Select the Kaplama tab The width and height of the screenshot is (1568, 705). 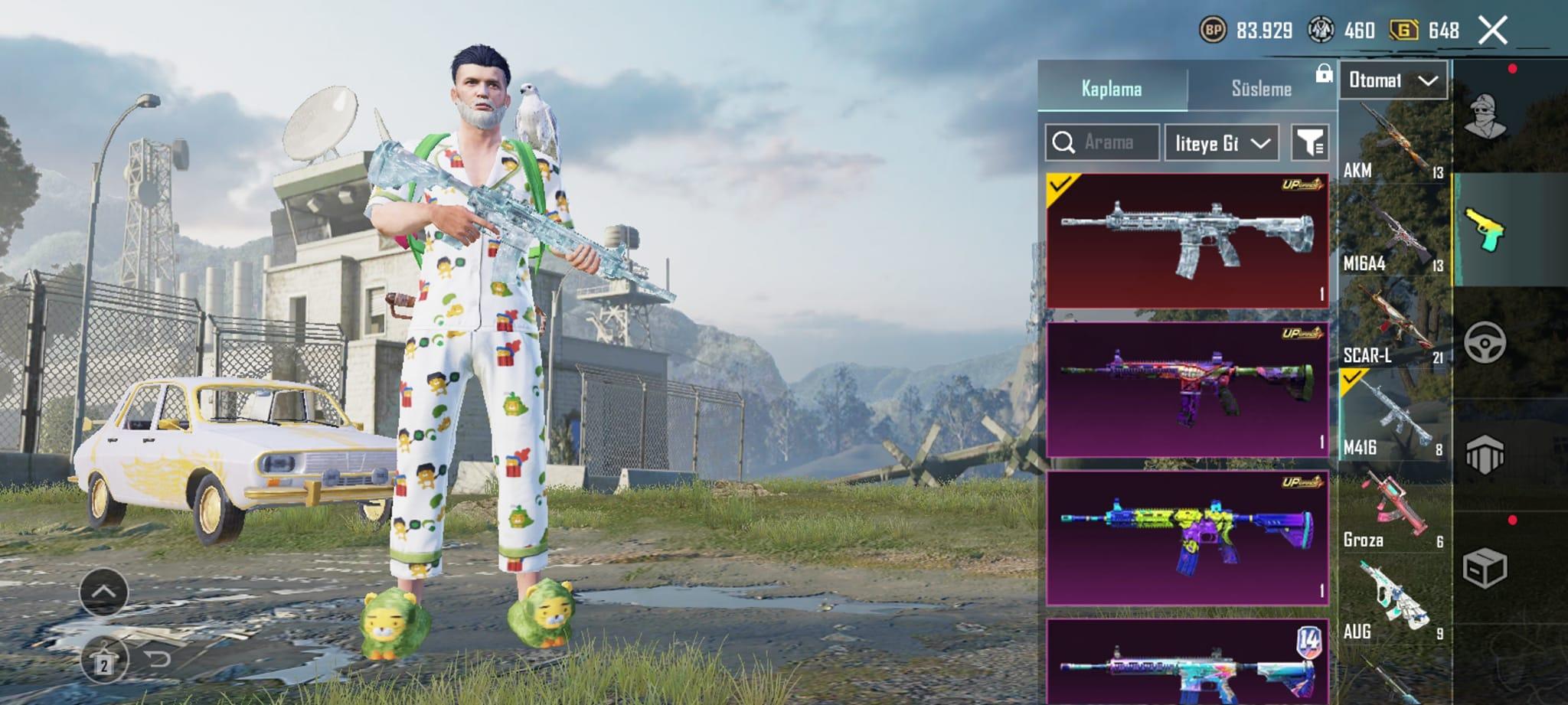coord(1112,89)
